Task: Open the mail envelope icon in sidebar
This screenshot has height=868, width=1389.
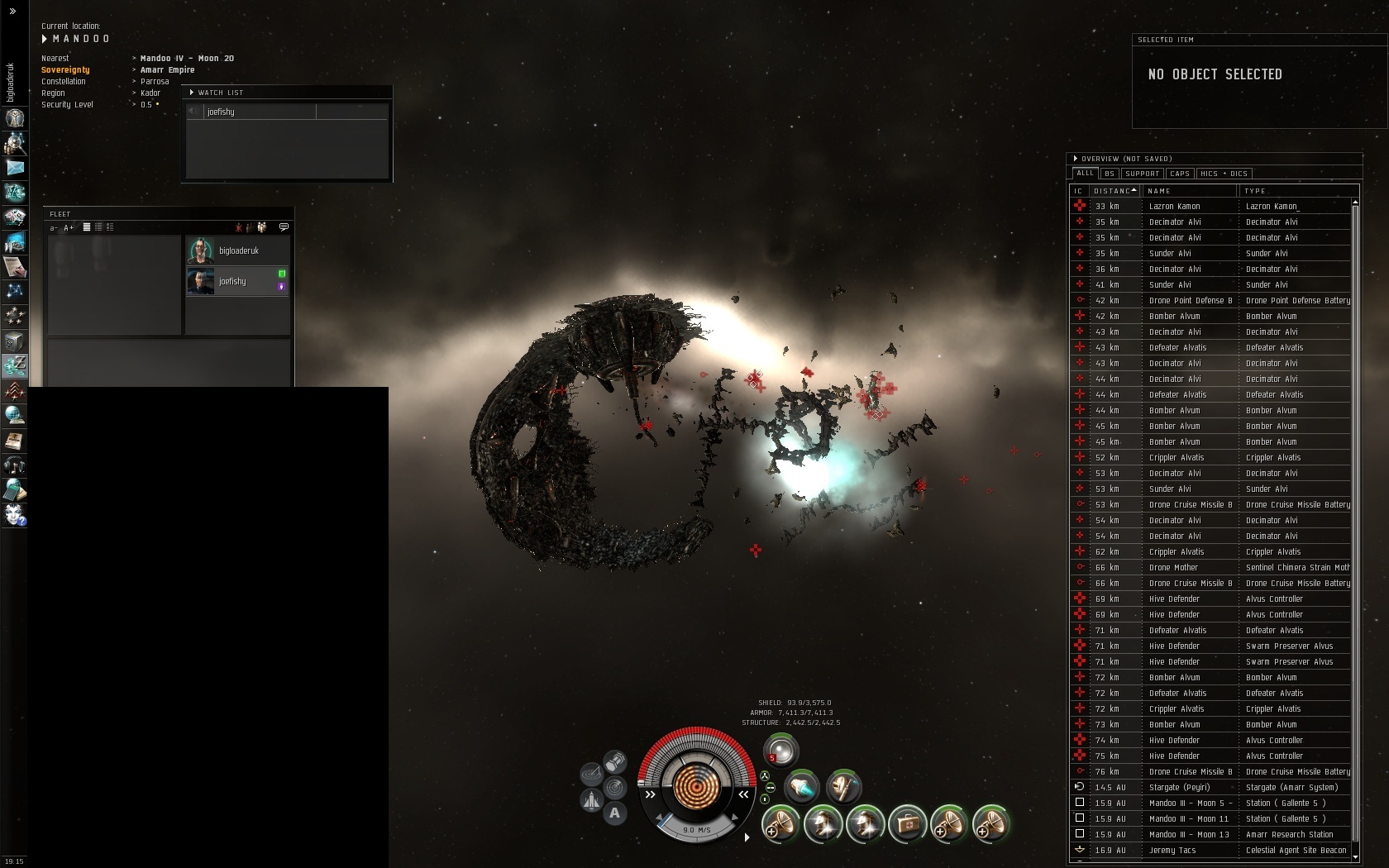Action: pos(14,167)
